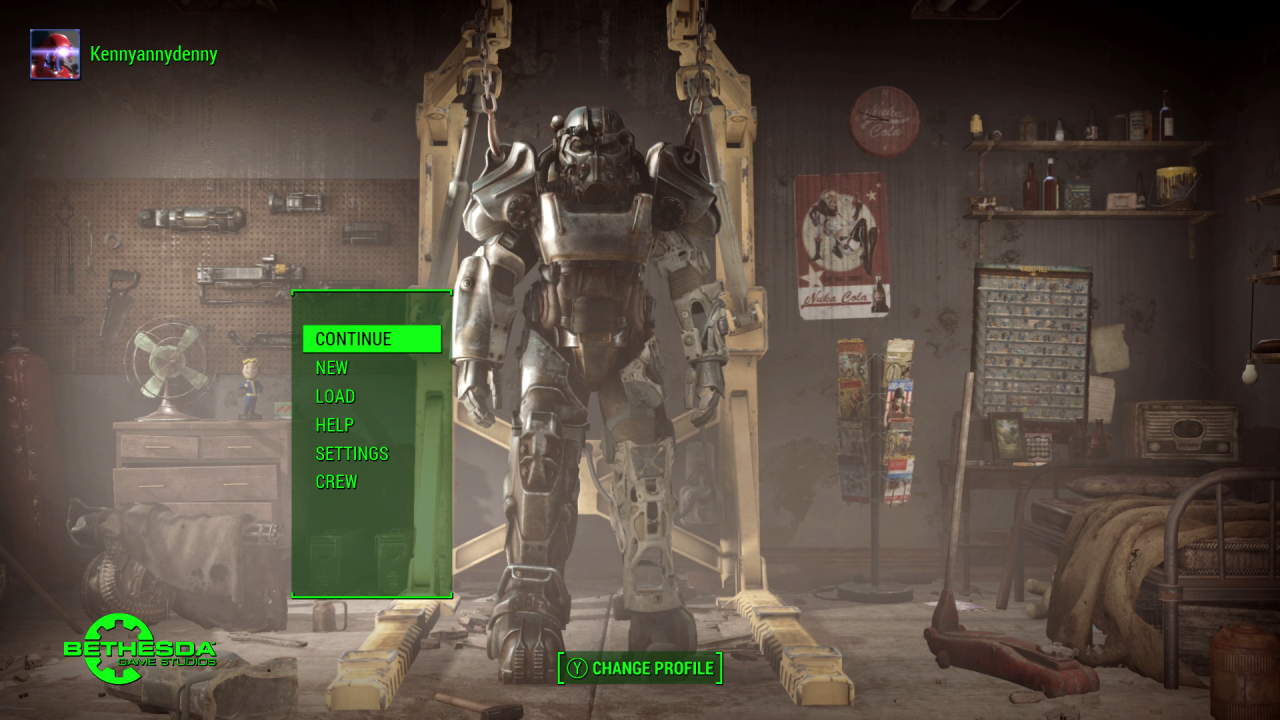
Task: Select Continue in the main menu
Action: pyautogui.click(x=371, y=339)
